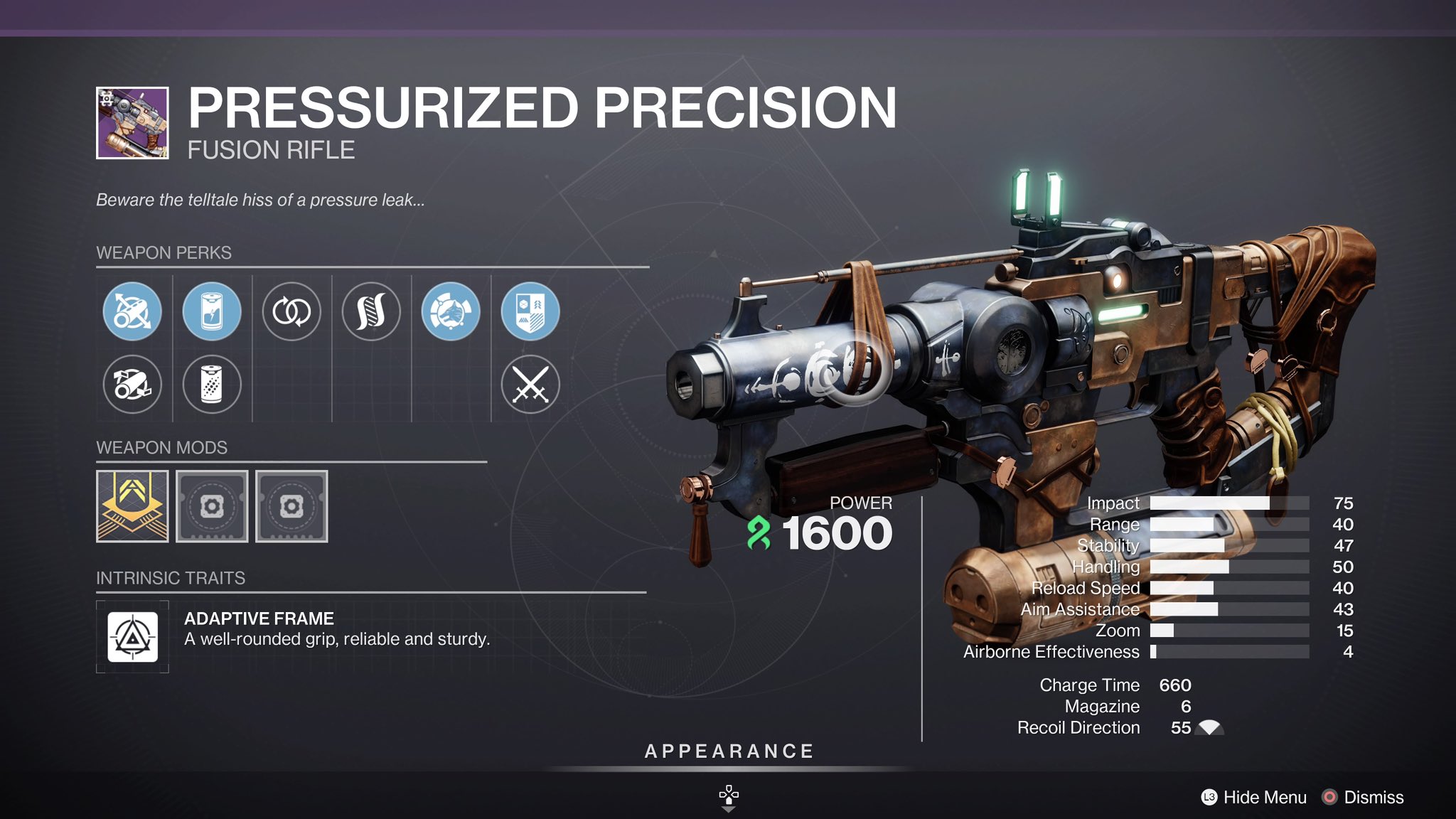Select the crossed swords kill tracker perk
Viewport: 1456px width, 819px height.
[530, 385]
